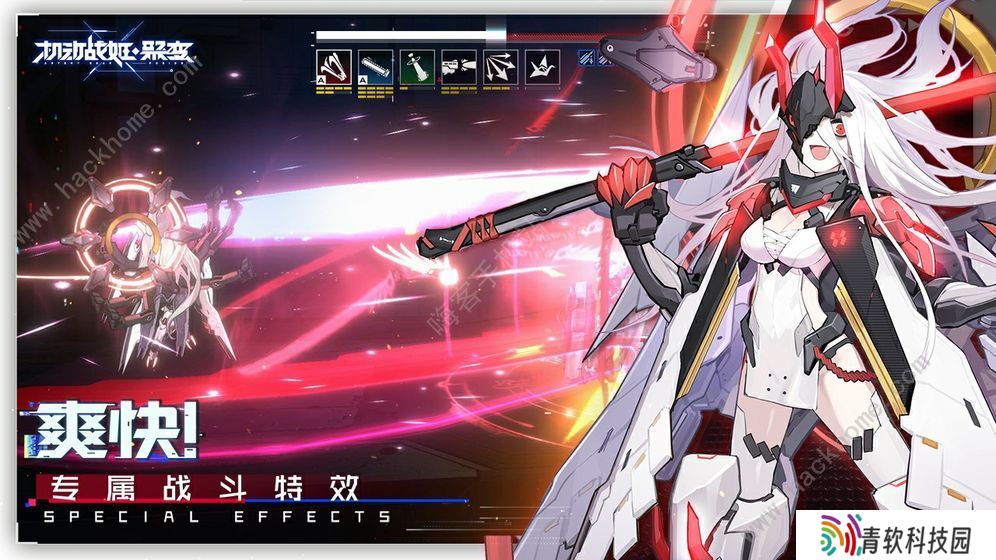Use the green beam turret skill
The height and width of the screenshot is (560, 996).
(417, 67)
